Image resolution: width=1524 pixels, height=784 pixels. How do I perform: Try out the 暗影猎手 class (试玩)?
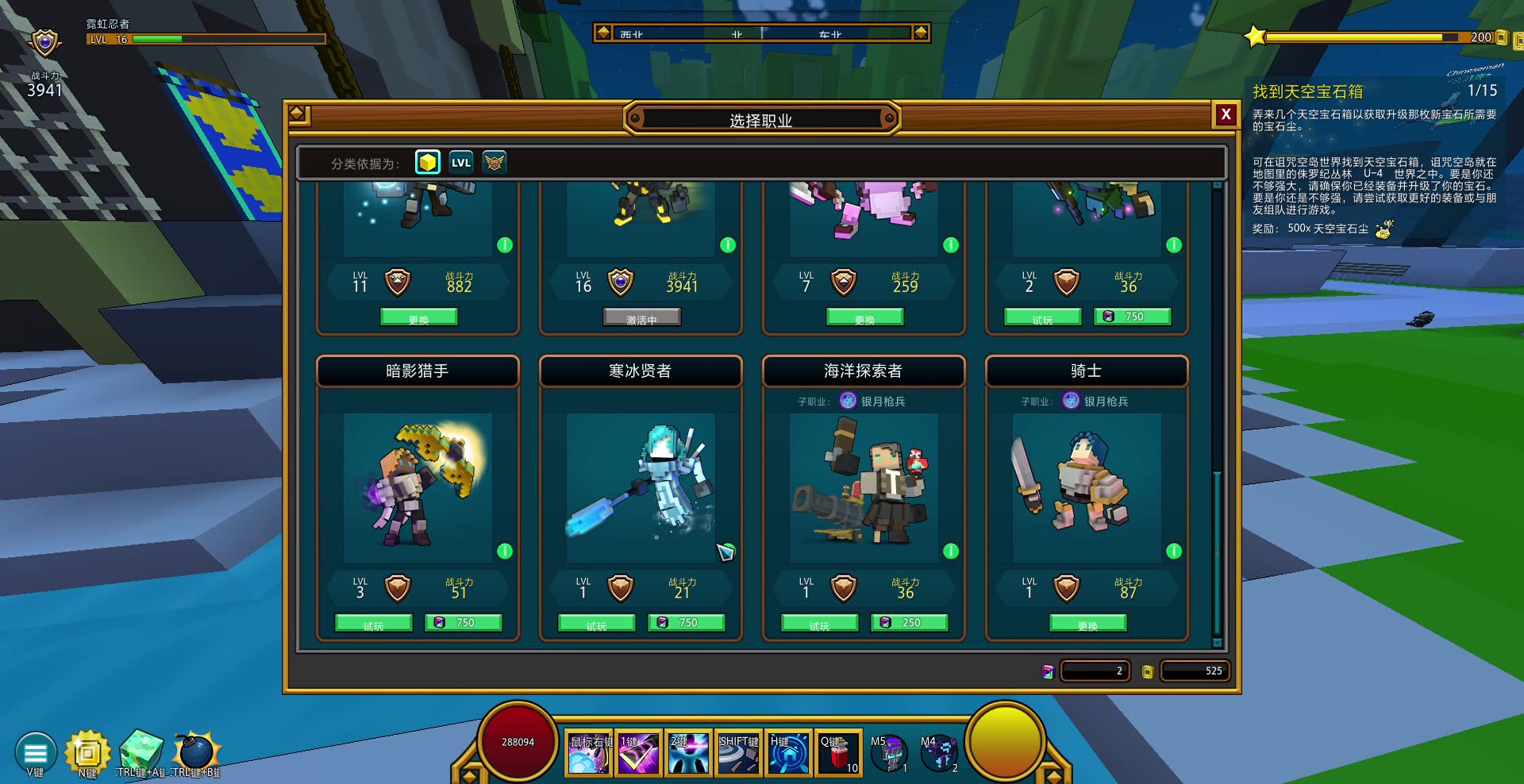point(373,624)
